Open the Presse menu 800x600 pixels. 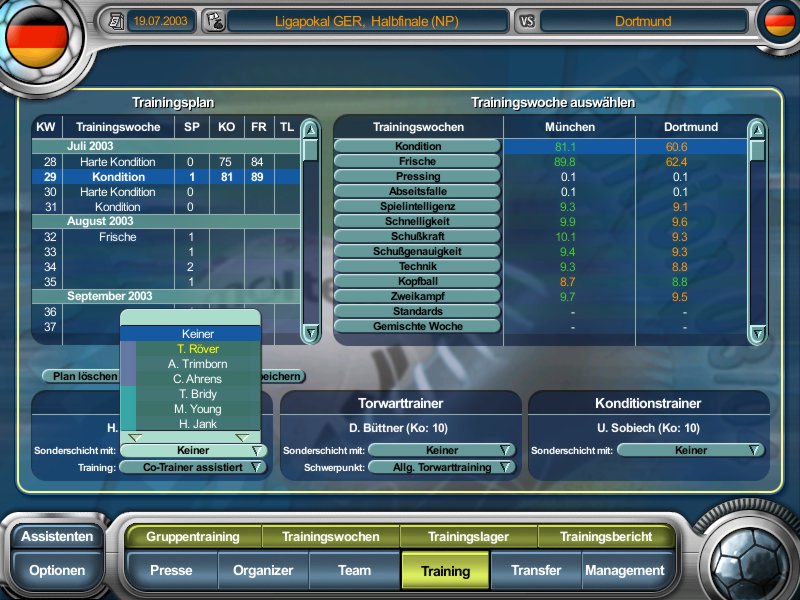pyautogui.click(x=171, y=571)
